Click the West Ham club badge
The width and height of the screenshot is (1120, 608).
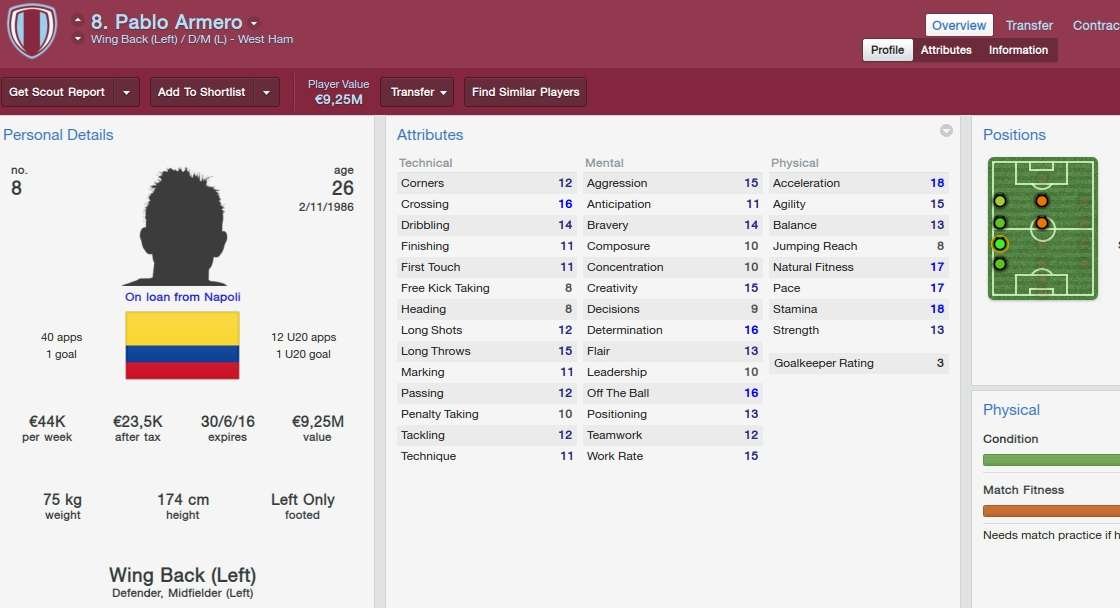[x=31, y=30]
